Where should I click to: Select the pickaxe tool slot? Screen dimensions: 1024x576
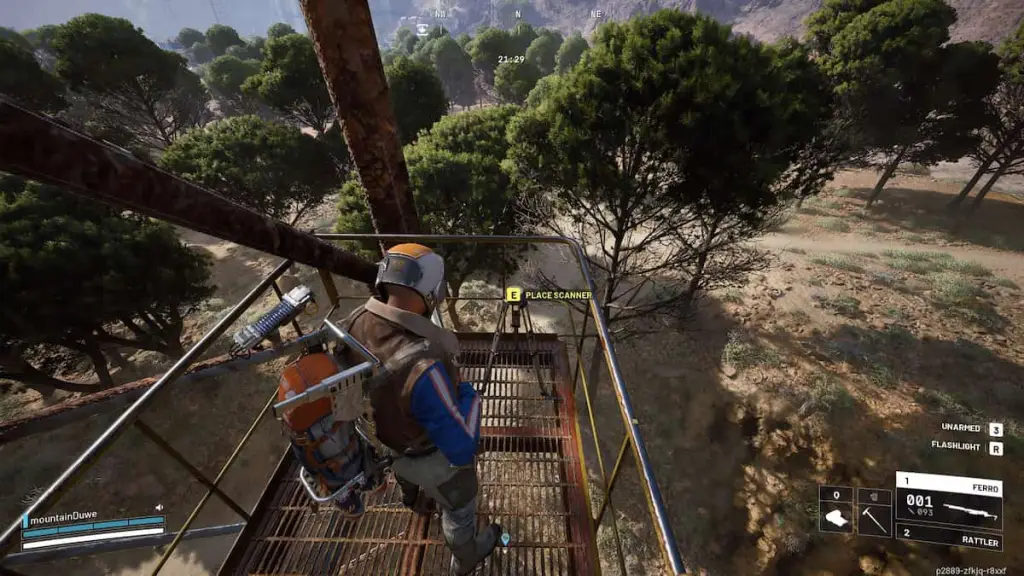pos(874,512)
